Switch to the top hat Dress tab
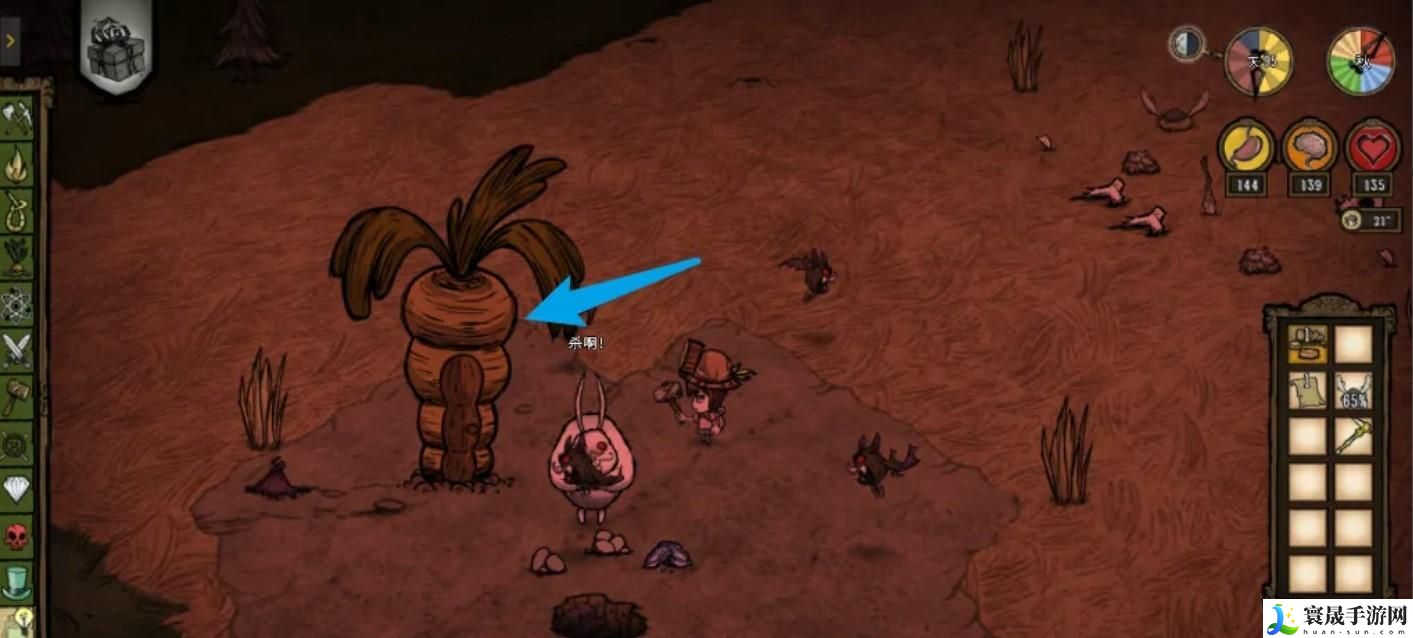Viewport: 1413px width, 638px height. coord(17,581)
